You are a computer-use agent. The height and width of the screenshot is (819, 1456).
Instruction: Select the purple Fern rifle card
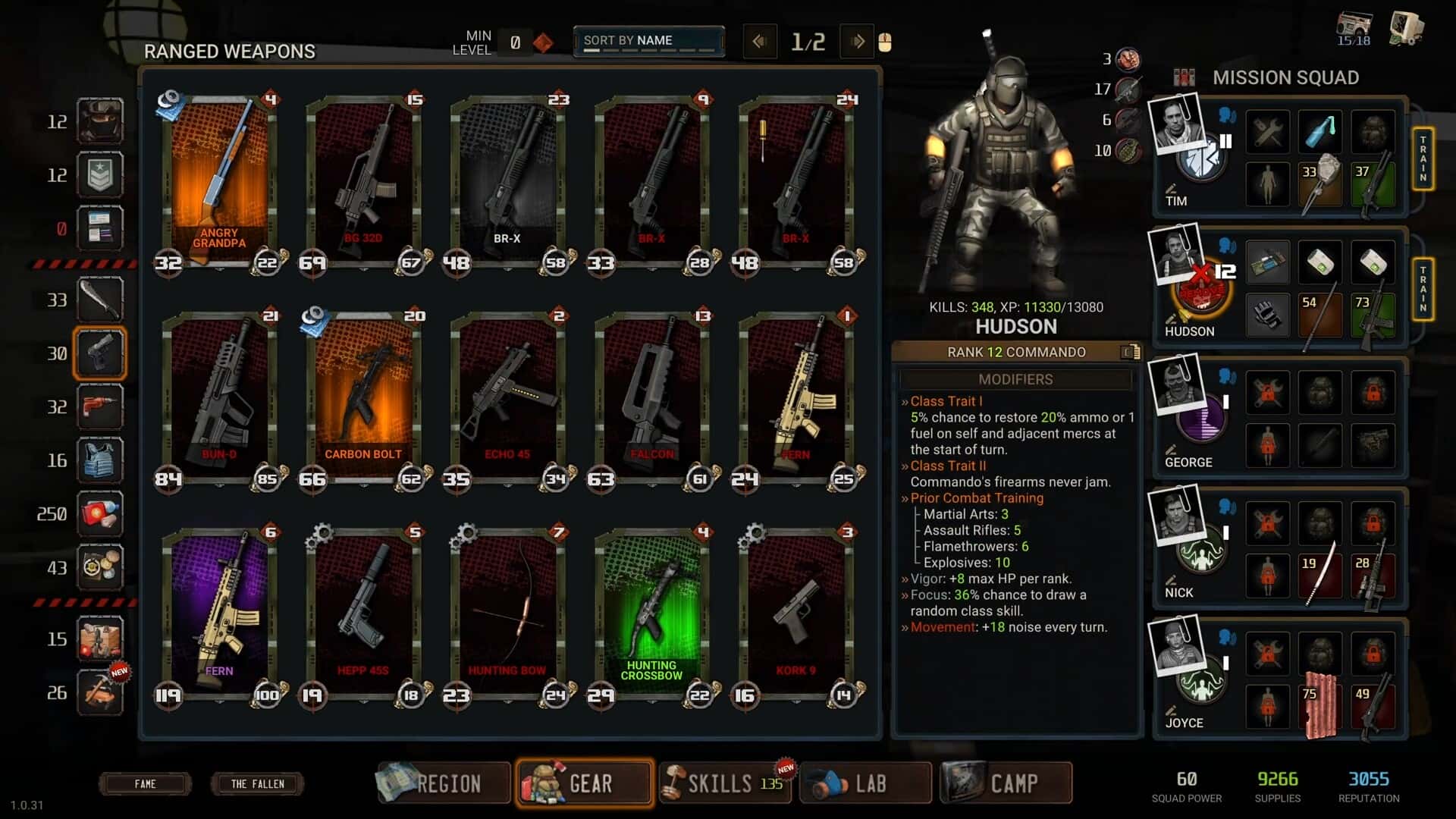[x=220, y=614]
